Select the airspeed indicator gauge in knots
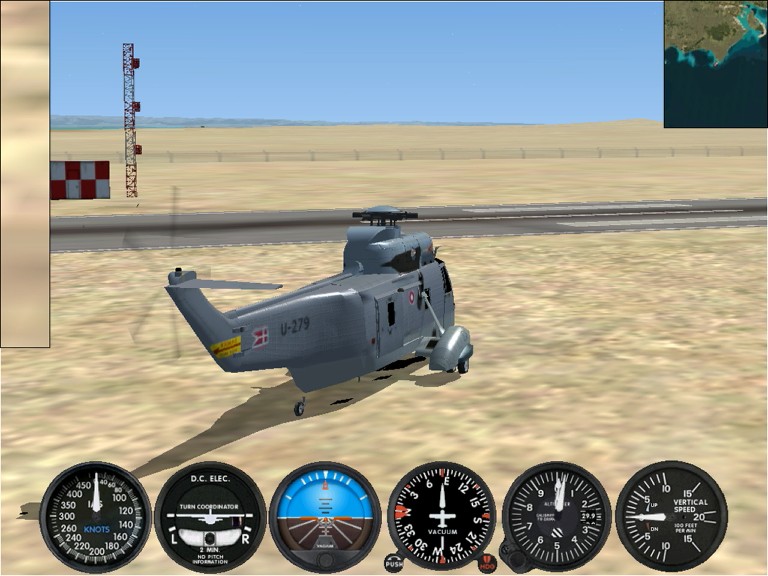This screenshot has width=768, height=576. tap(95, 517)
